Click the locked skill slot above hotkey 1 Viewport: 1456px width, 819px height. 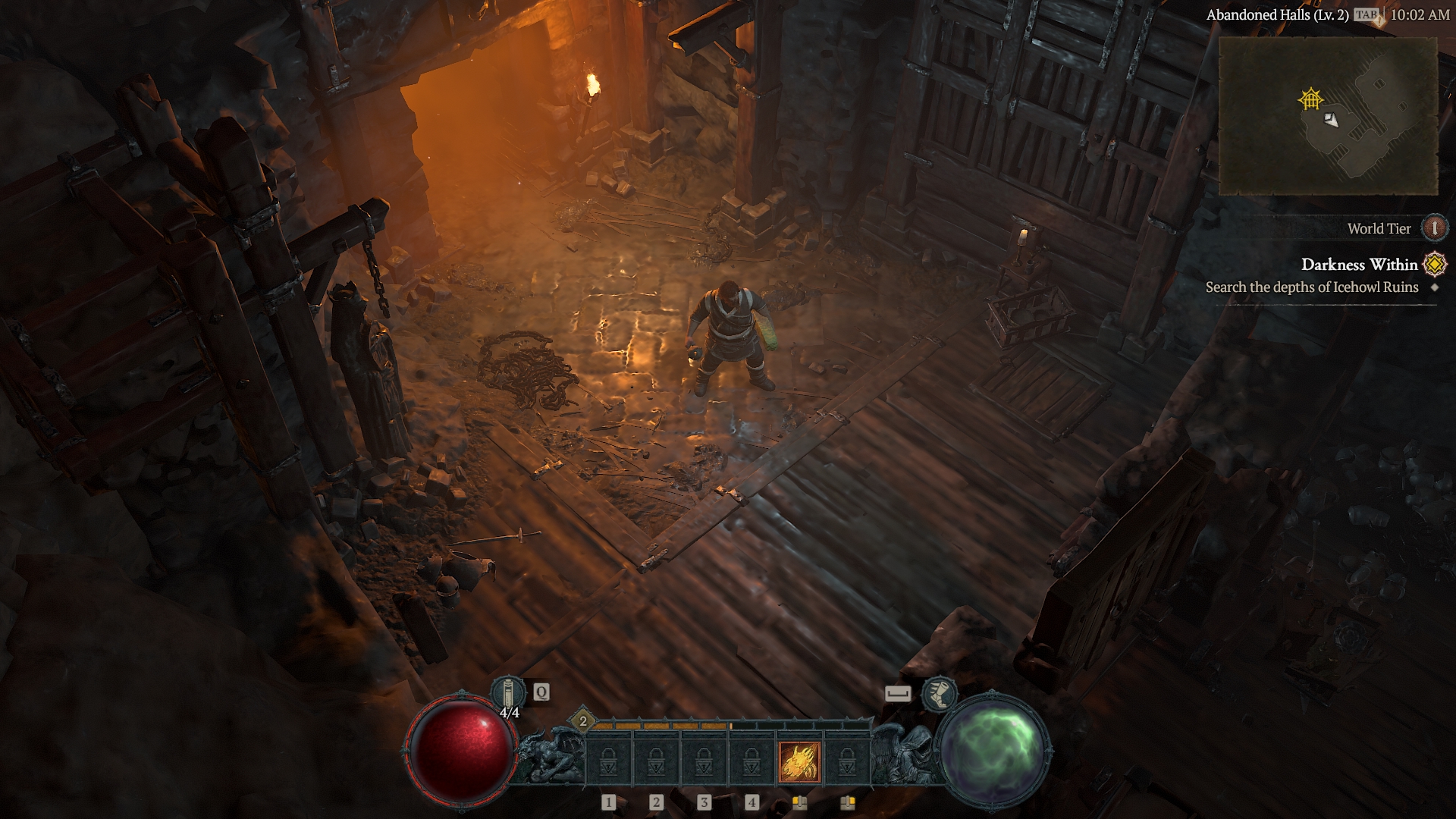coord(608,761)
